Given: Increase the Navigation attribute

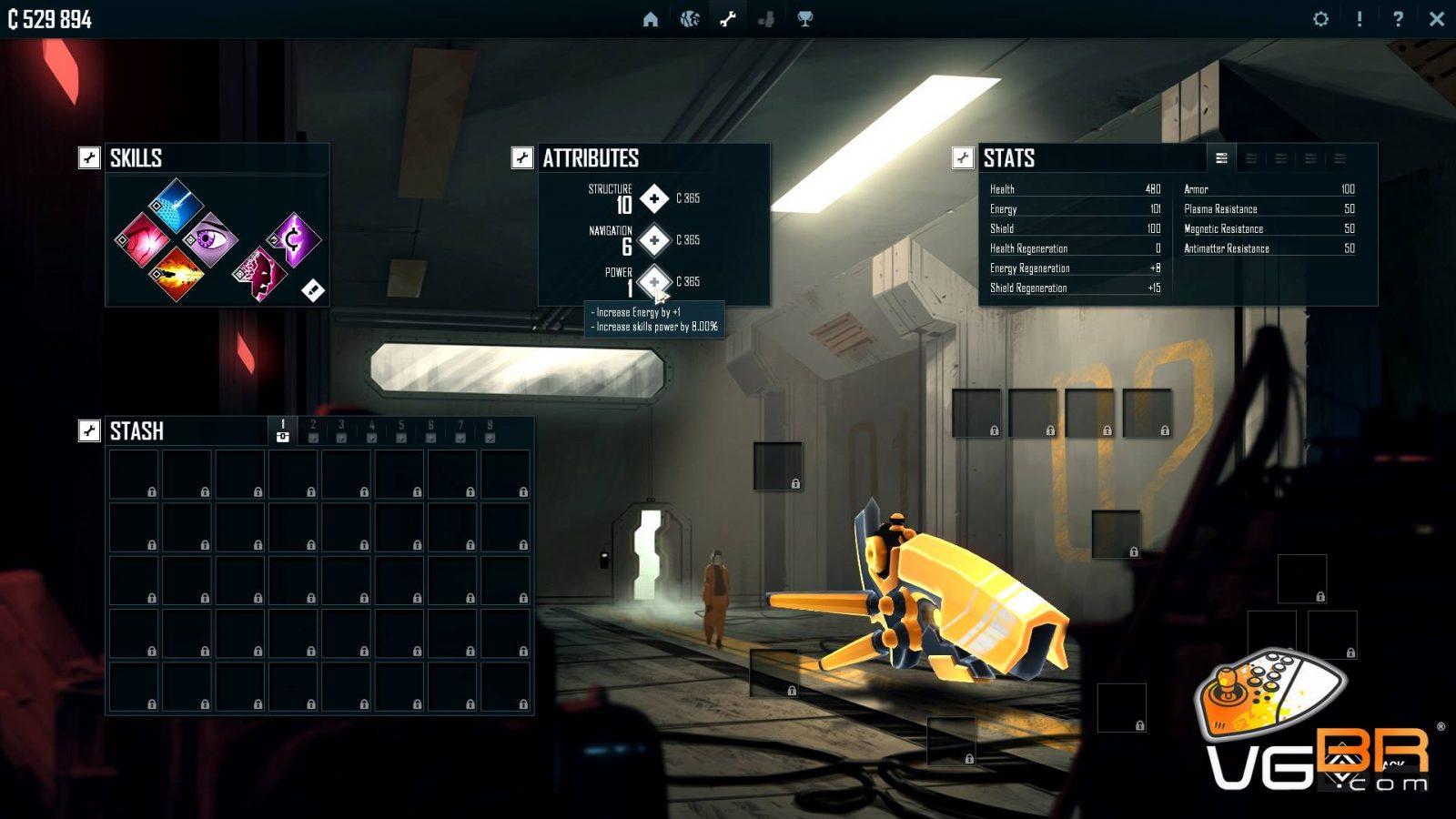Looking at the screenshot, I should [654, 240].
